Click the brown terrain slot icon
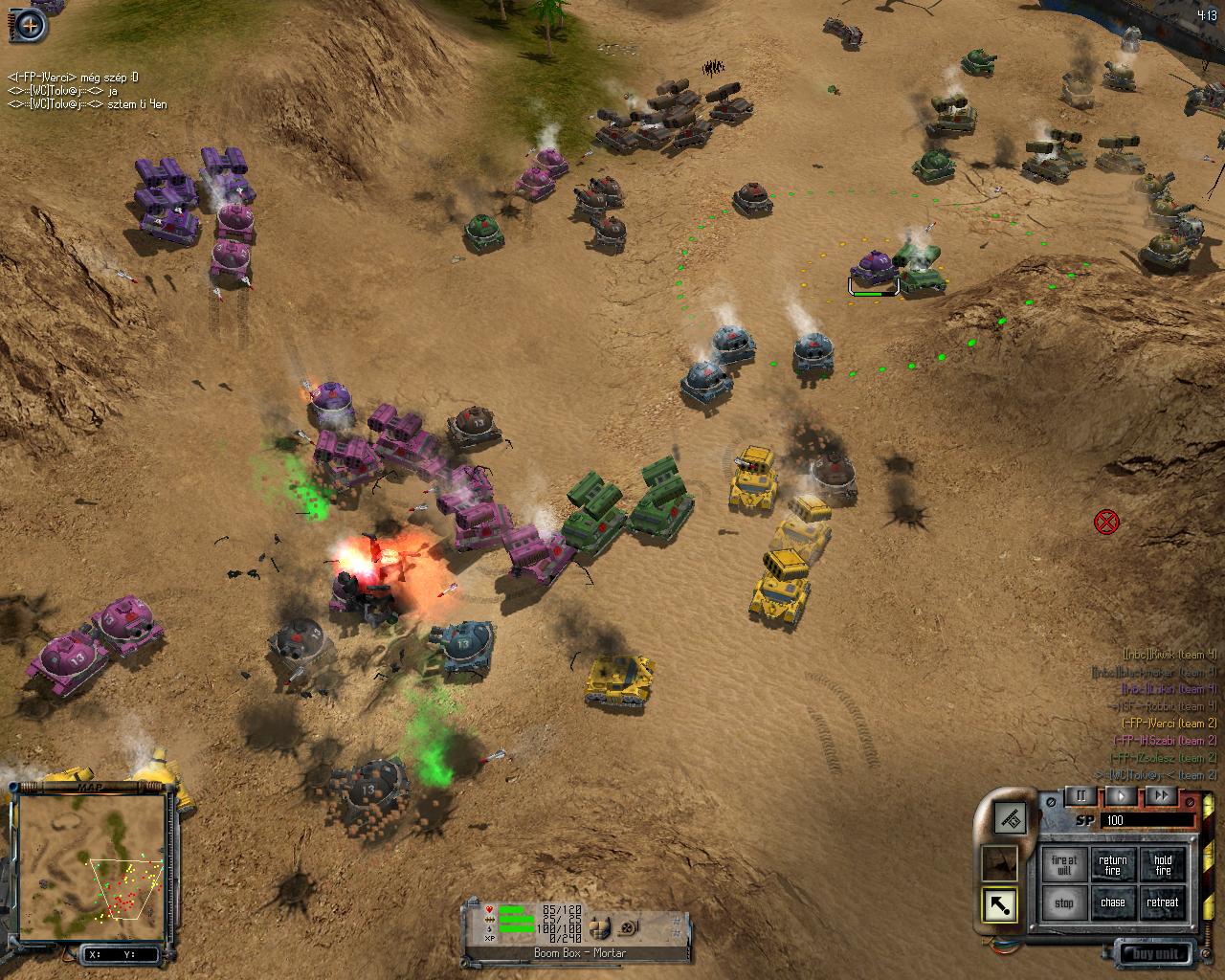Image resolution: width=1225 pixels, height=980 pixels. click(1000, 862)
